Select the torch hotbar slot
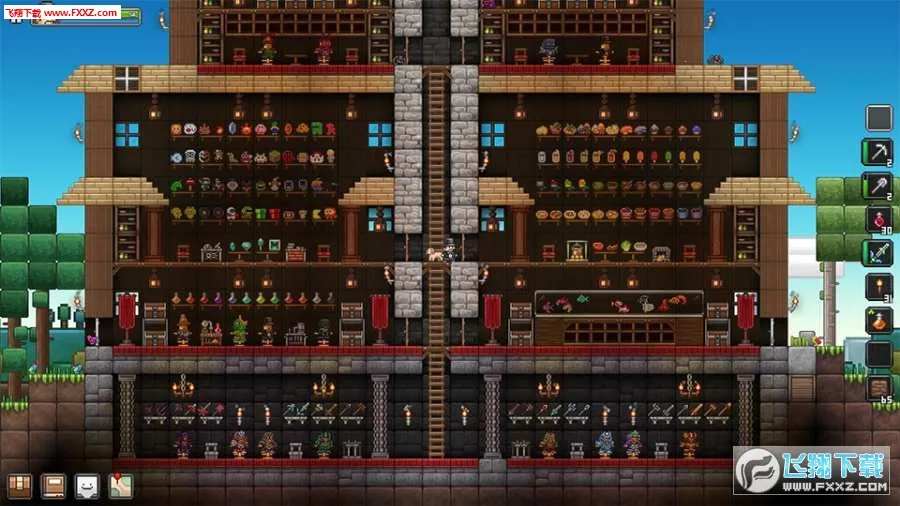 [x=878, y=287]
